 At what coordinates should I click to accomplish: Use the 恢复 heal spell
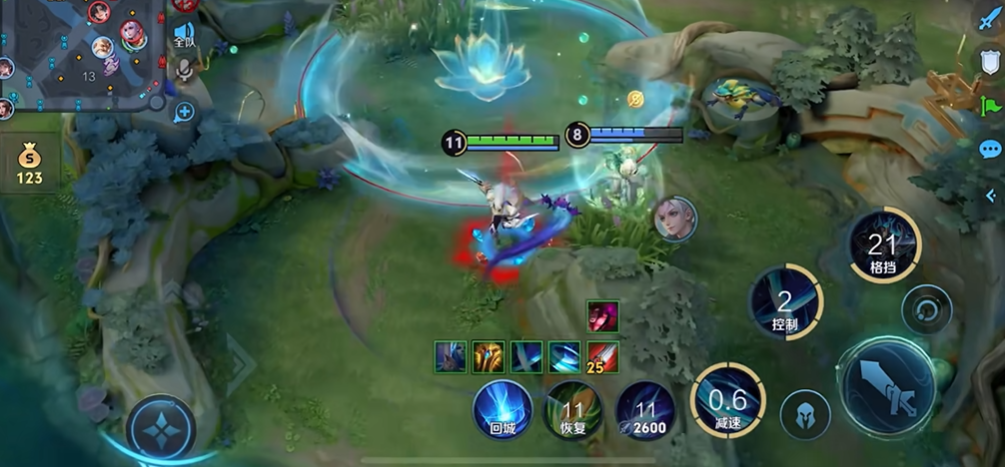573,411
